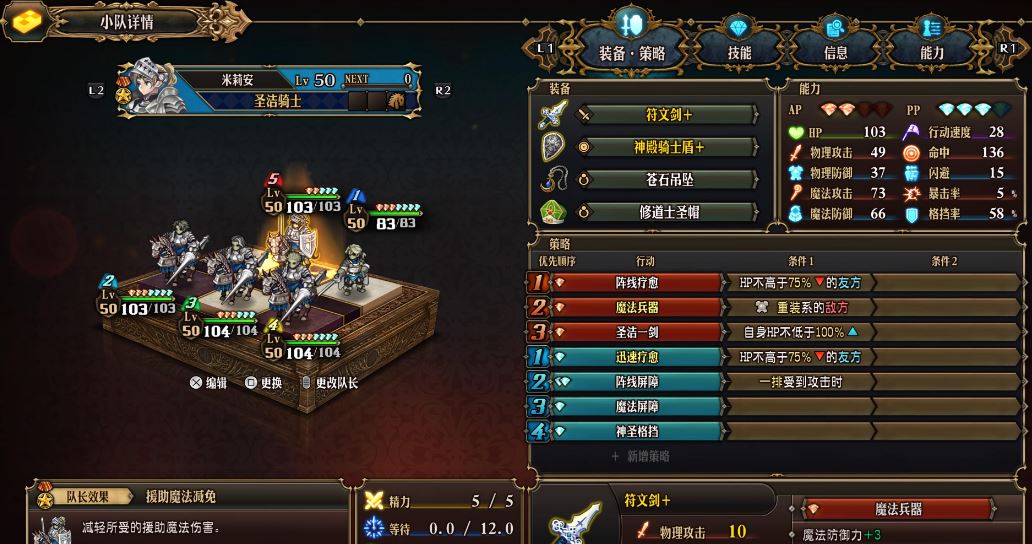Edit condition 1 of 圣洁一剑 (自身HP不低于100%)
The height and width of the screenshot is (544, 1032).
[799, 332]
